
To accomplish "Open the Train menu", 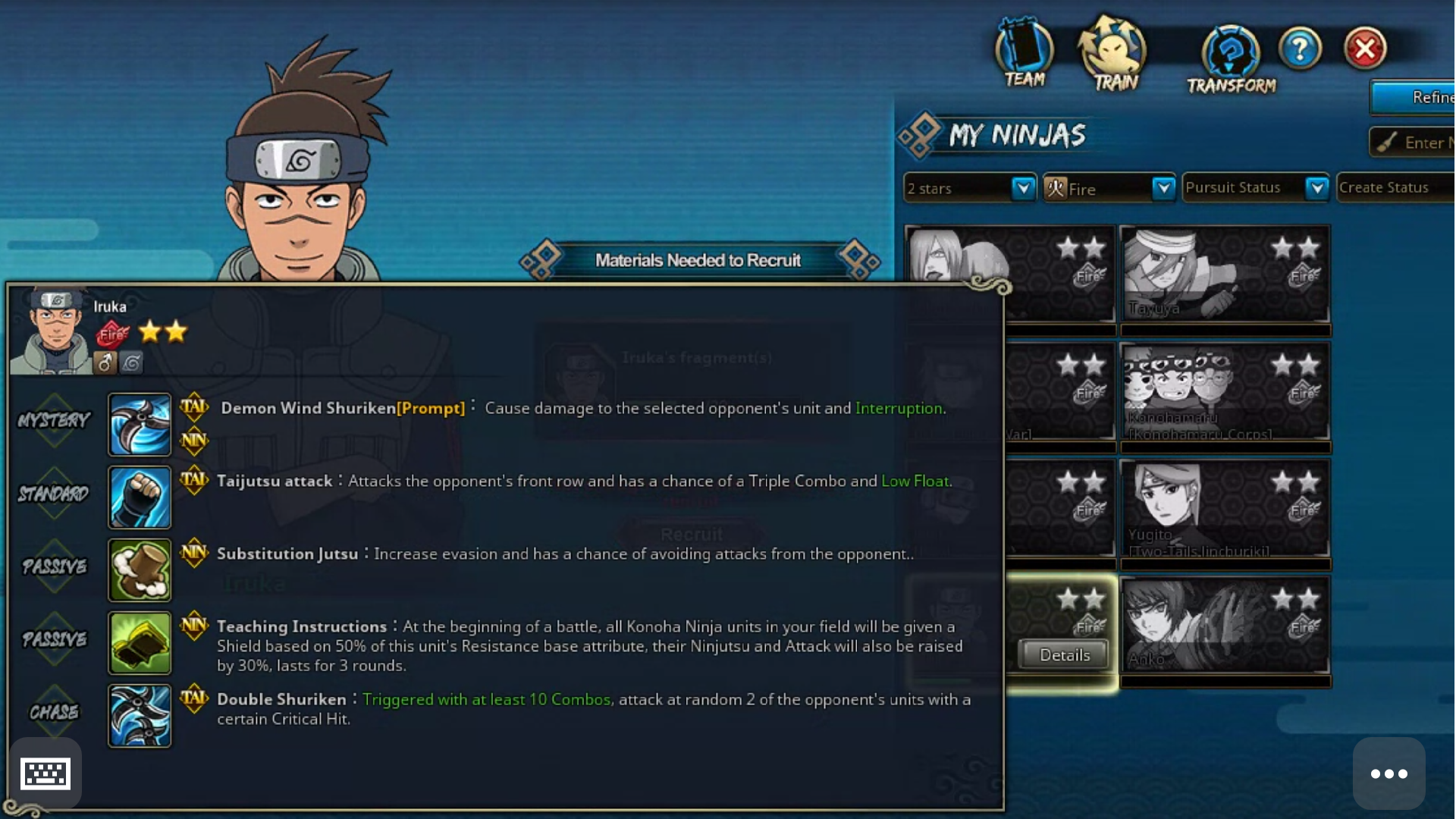I will pos(1113,55).
